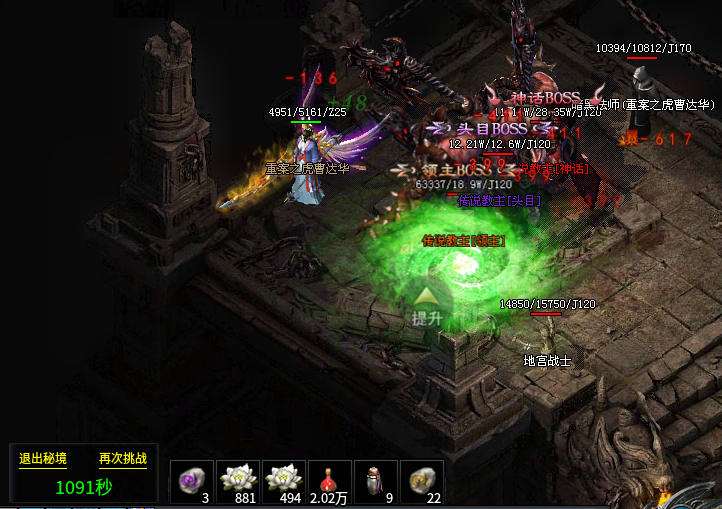
Task: Use the red potion flask slot
Action: 331,481
